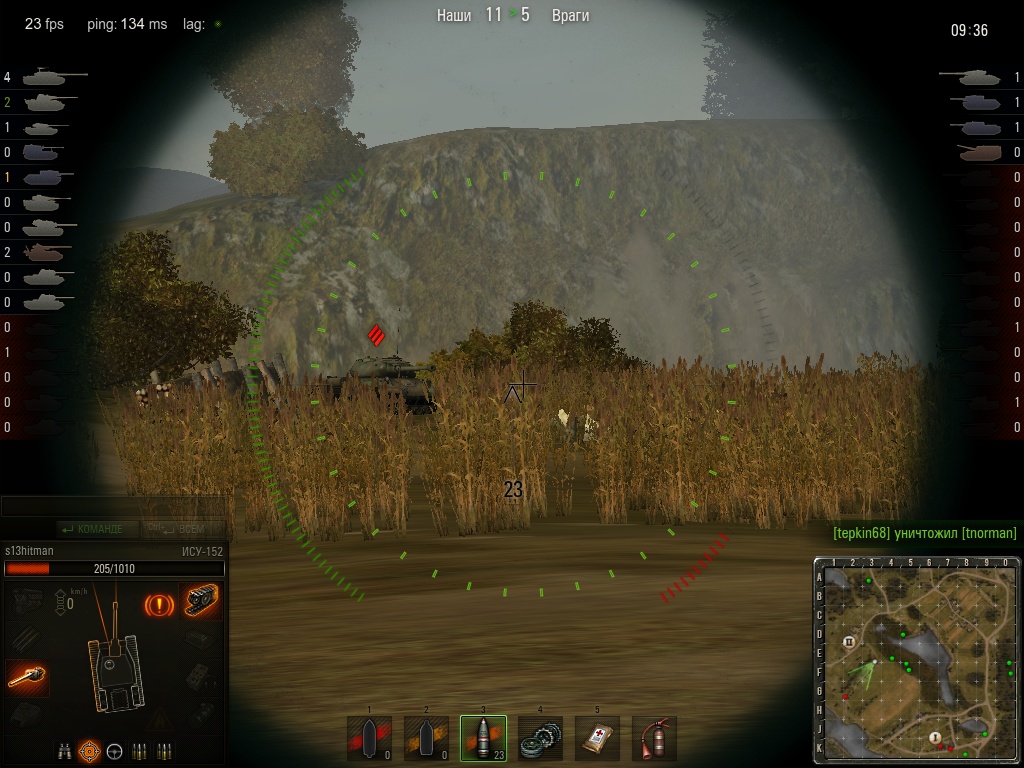Click the team chat button labeled КОМАНДЕ
The image size is (1024, 768).
[x=92, y=529]
